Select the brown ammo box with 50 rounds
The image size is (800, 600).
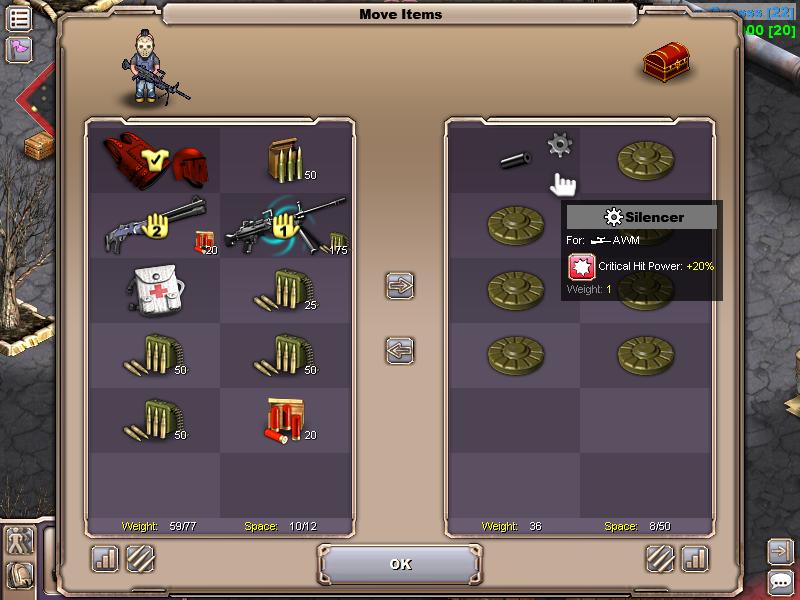(x=286, y=160)
